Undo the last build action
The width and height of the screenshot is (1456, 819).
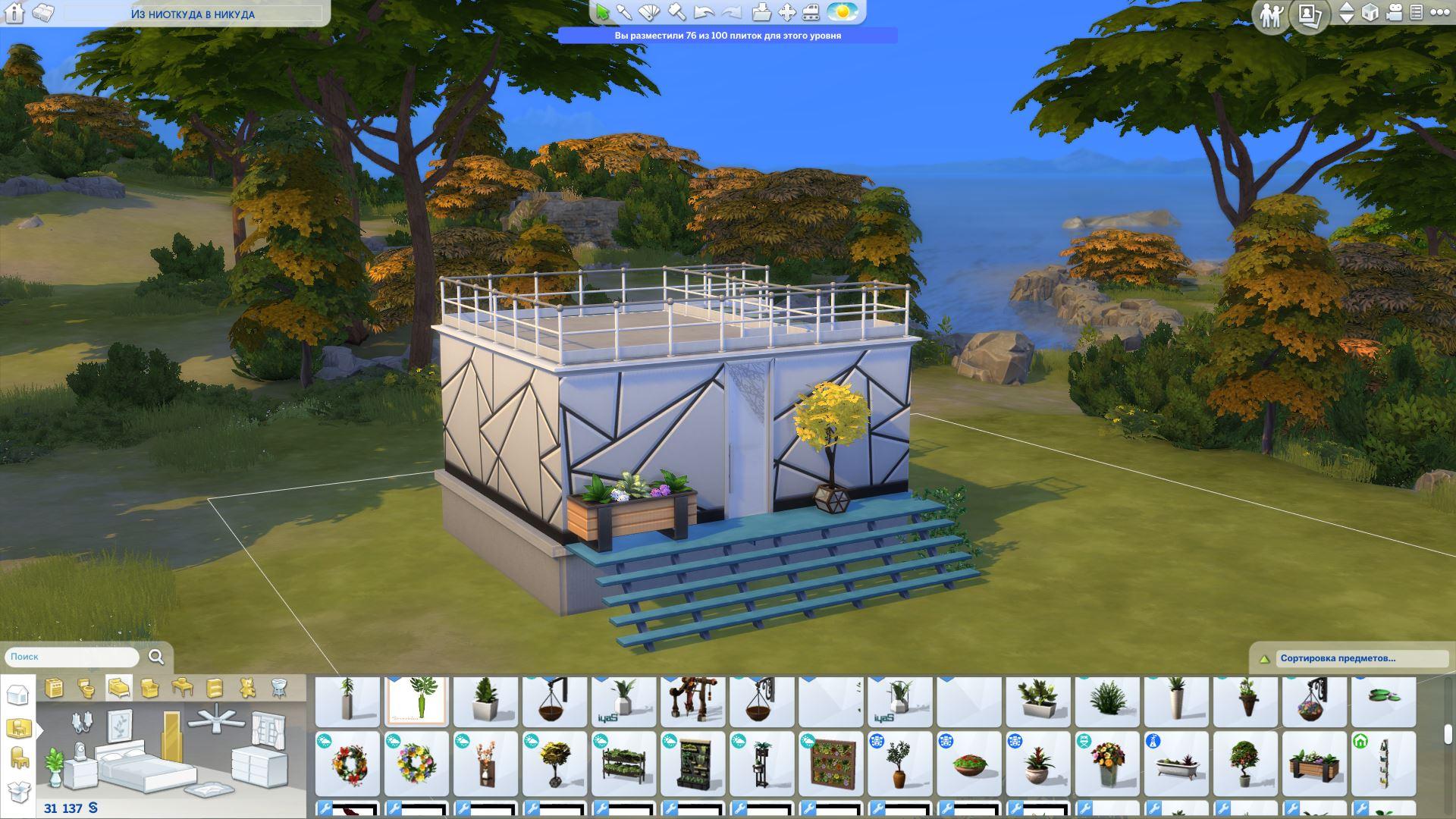pos(704,12)
